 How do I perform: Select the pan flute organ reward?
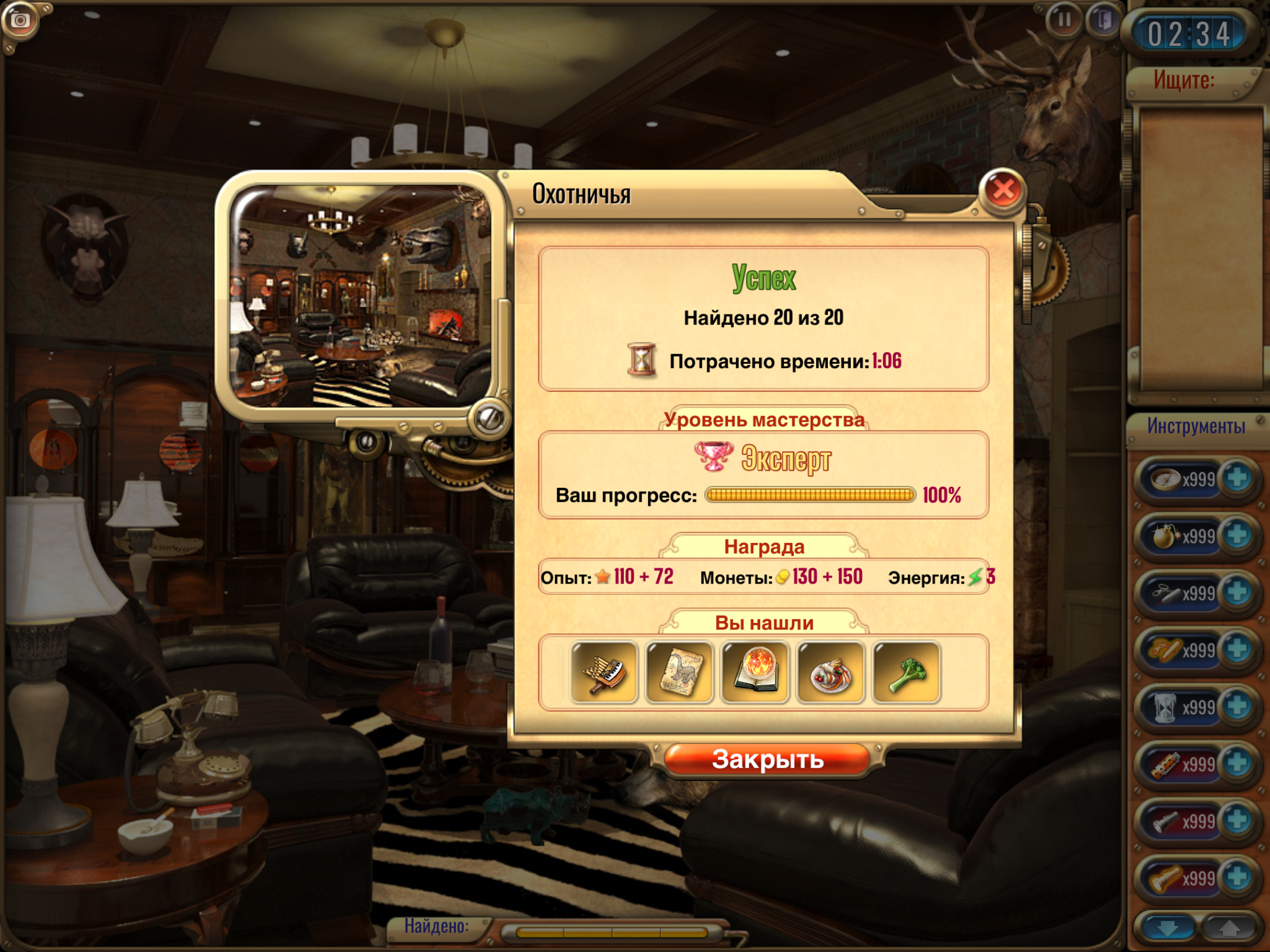(x=604, y=672)
